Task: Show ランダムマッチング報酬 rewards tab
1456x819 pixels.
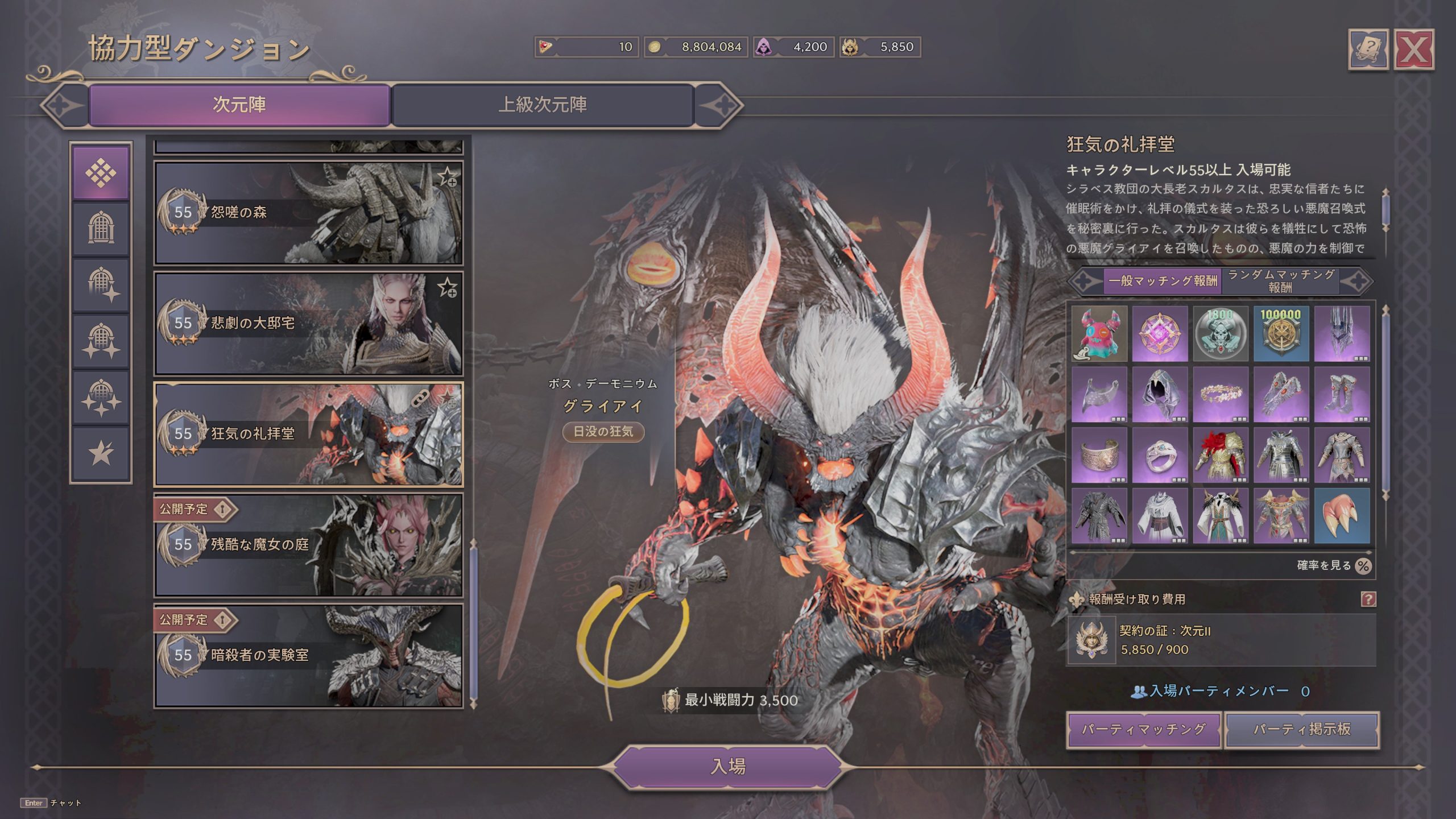Action: 1281,281
